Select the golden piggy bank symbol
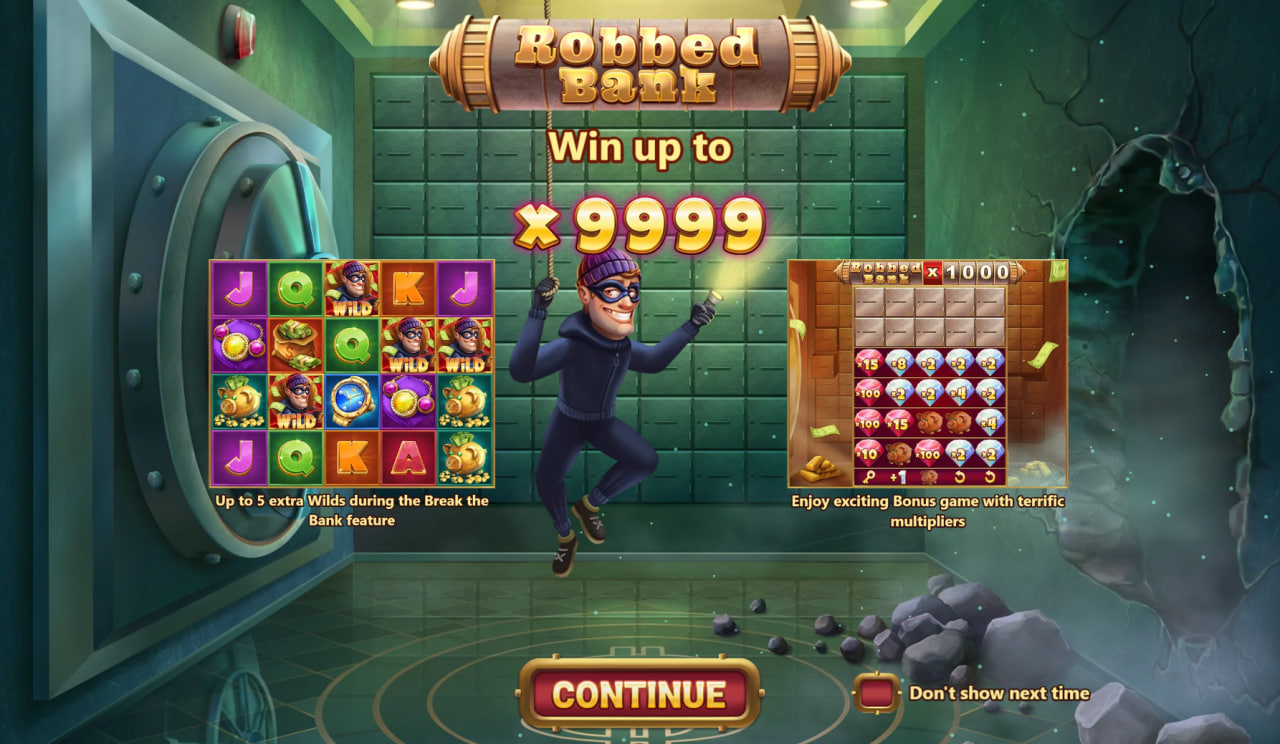 click(238, 401)
